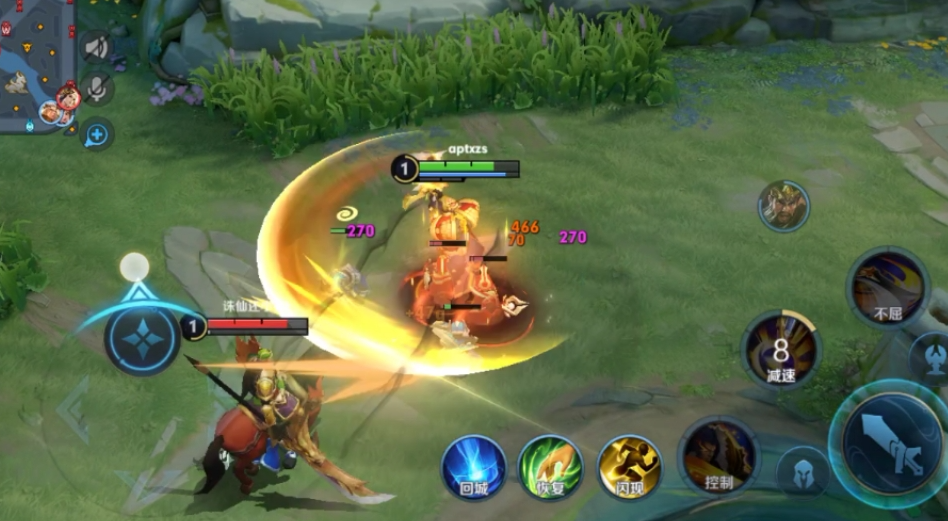Target the enemy hero portrait

(x=783, y=206)
